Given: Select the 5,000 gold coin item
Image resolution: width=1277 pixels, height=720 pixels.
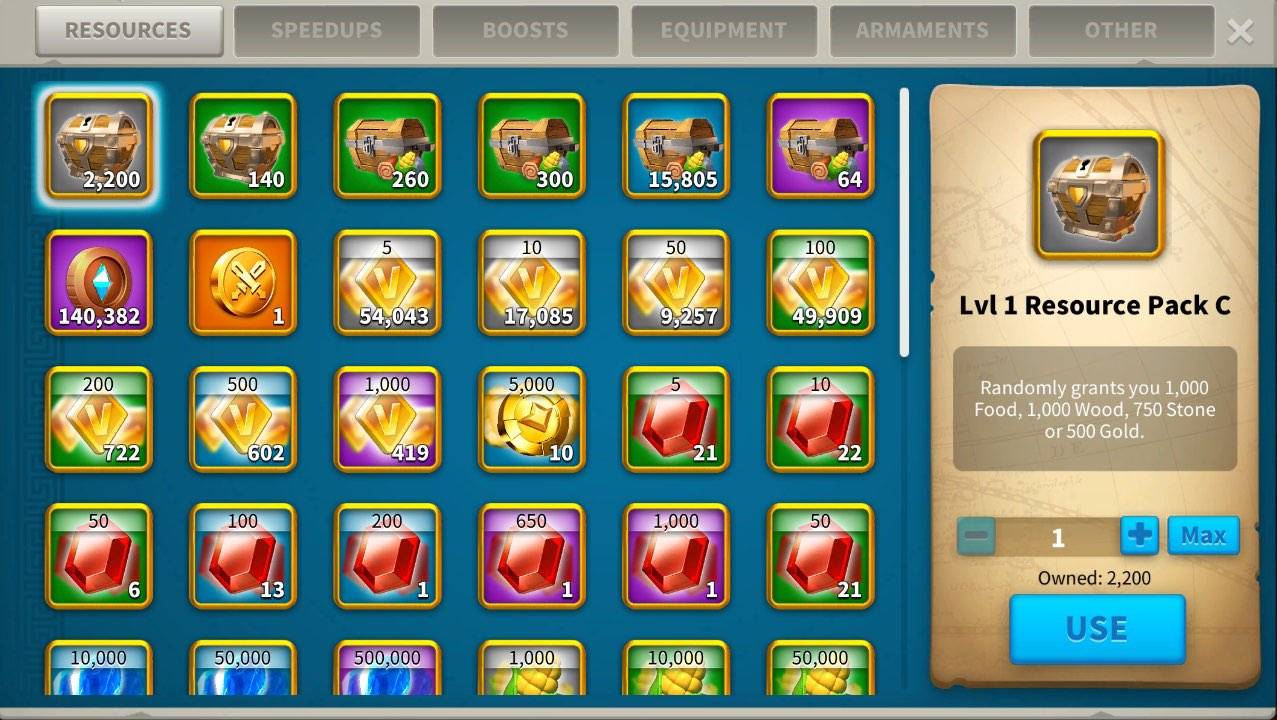Looking at the screenshot, I should (x=531, y=419).
